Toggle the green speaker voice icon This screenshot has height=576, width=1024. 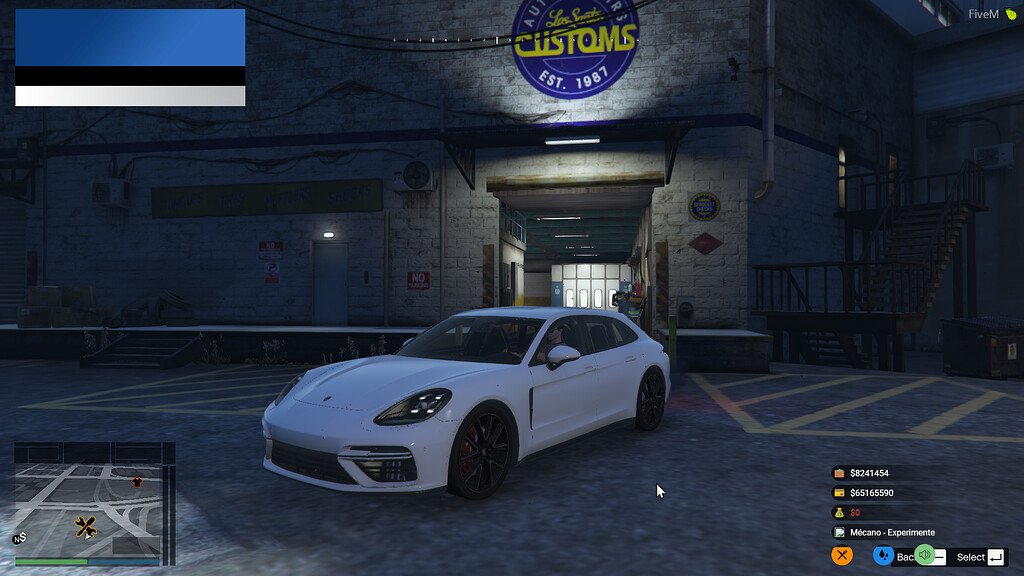coord(925,555)
